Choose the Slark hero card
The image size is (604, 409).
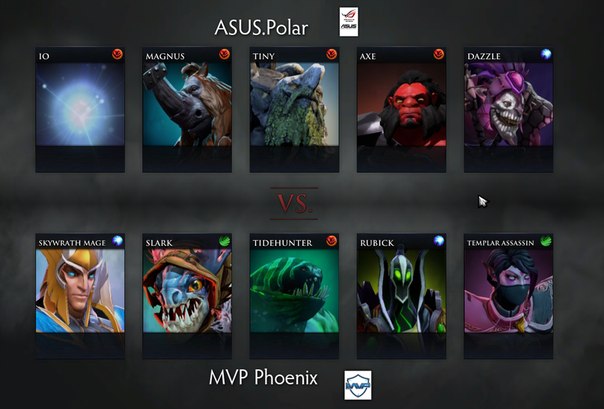click(x=187, y=296)
